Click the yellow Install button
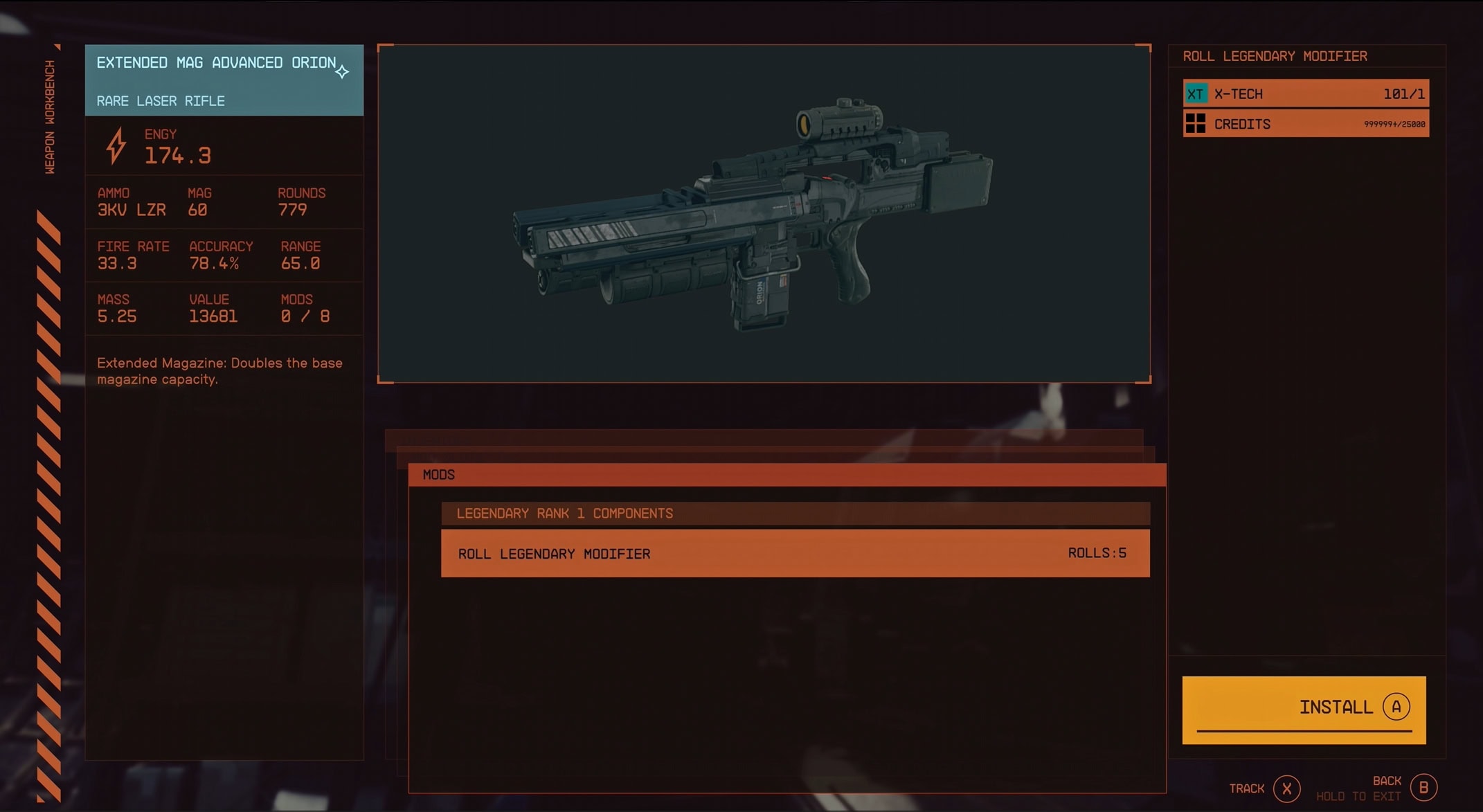 click(1304, 709)
